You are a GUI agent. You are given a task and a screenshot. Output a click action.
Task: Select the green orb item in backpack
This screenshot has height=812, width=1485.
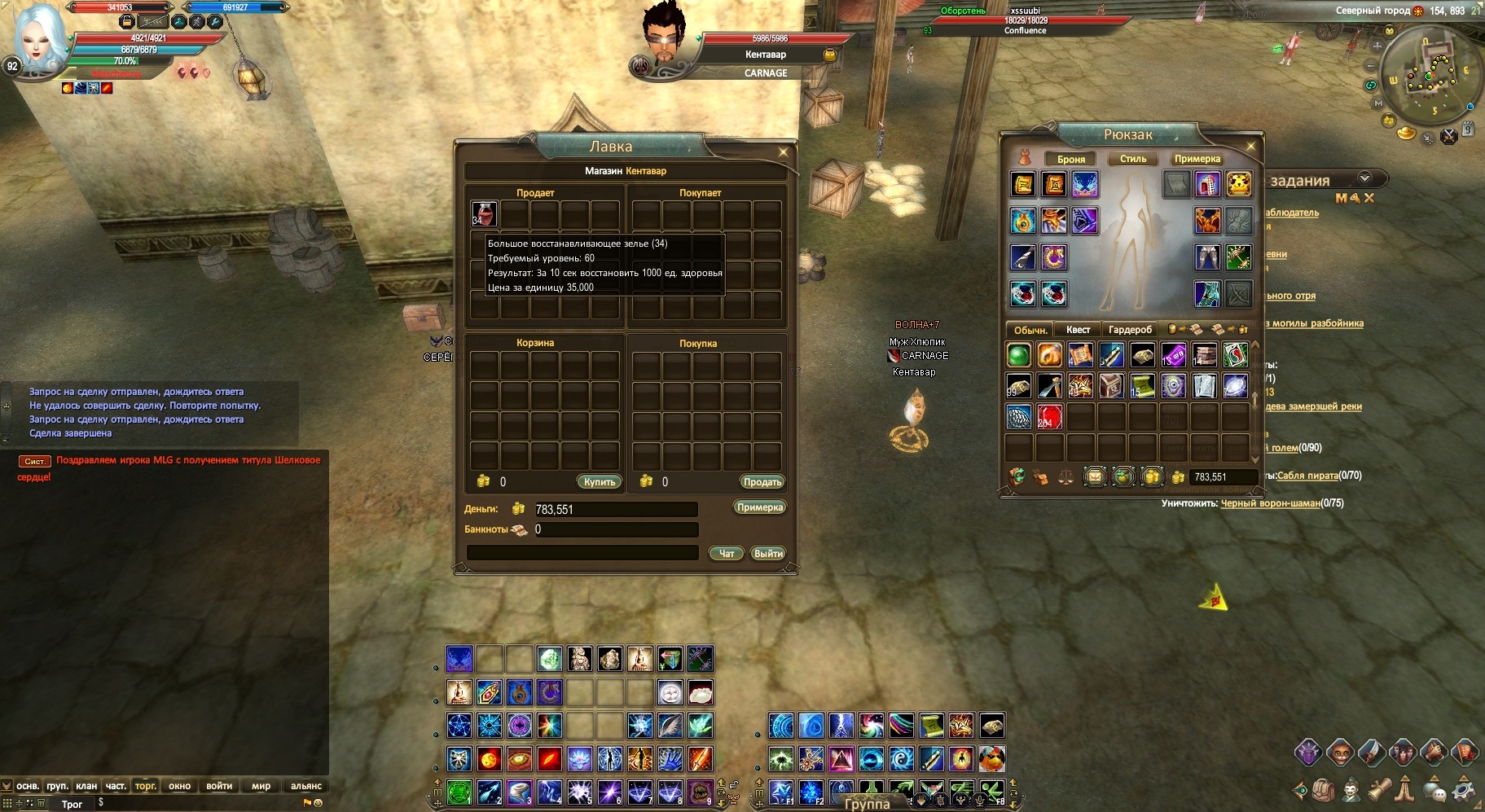point(1019,355)
